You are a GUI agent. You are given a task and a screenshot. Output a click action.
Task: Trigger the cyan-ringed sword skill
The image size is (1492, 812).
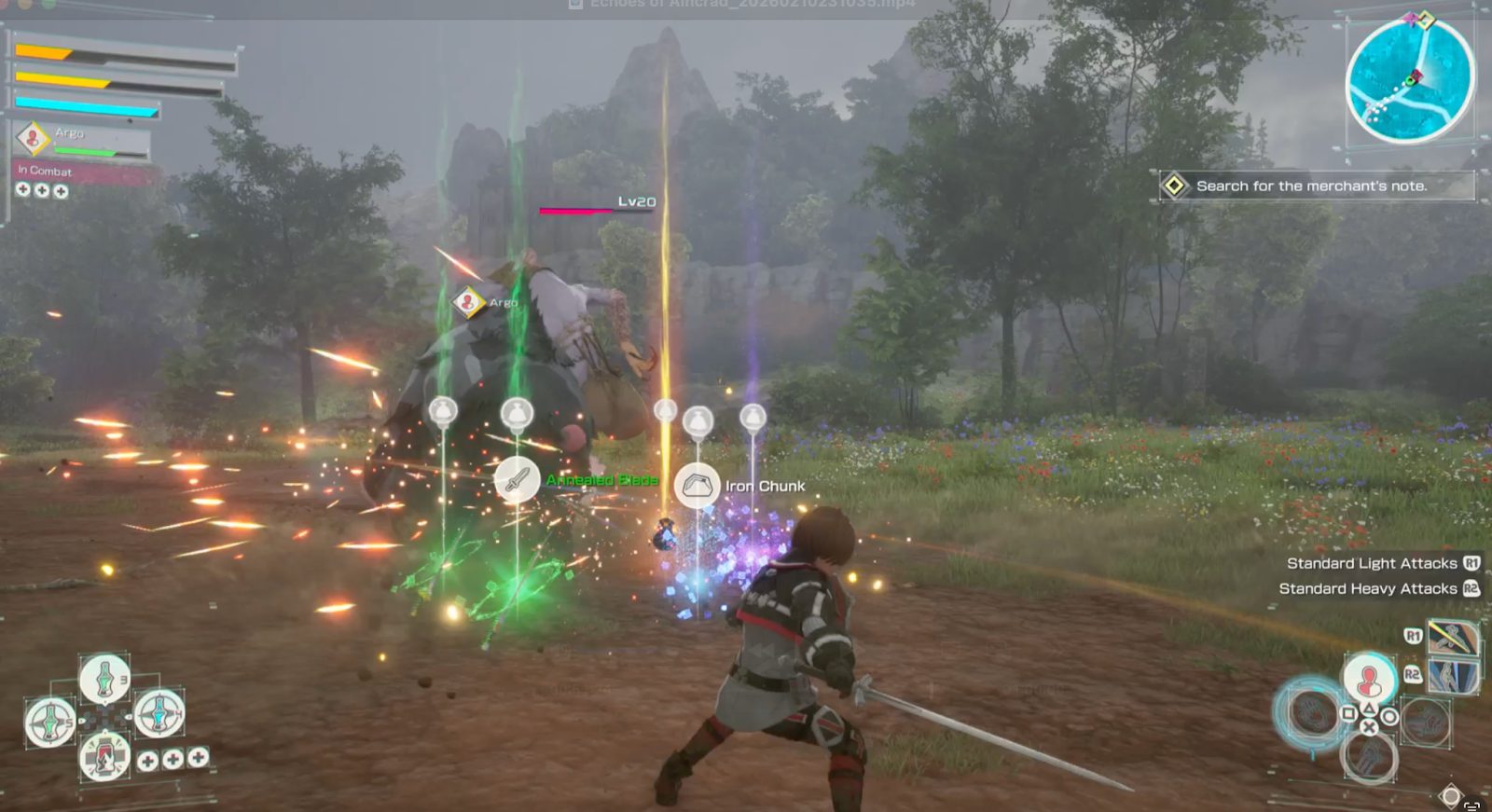click(x=1313, y=713)
